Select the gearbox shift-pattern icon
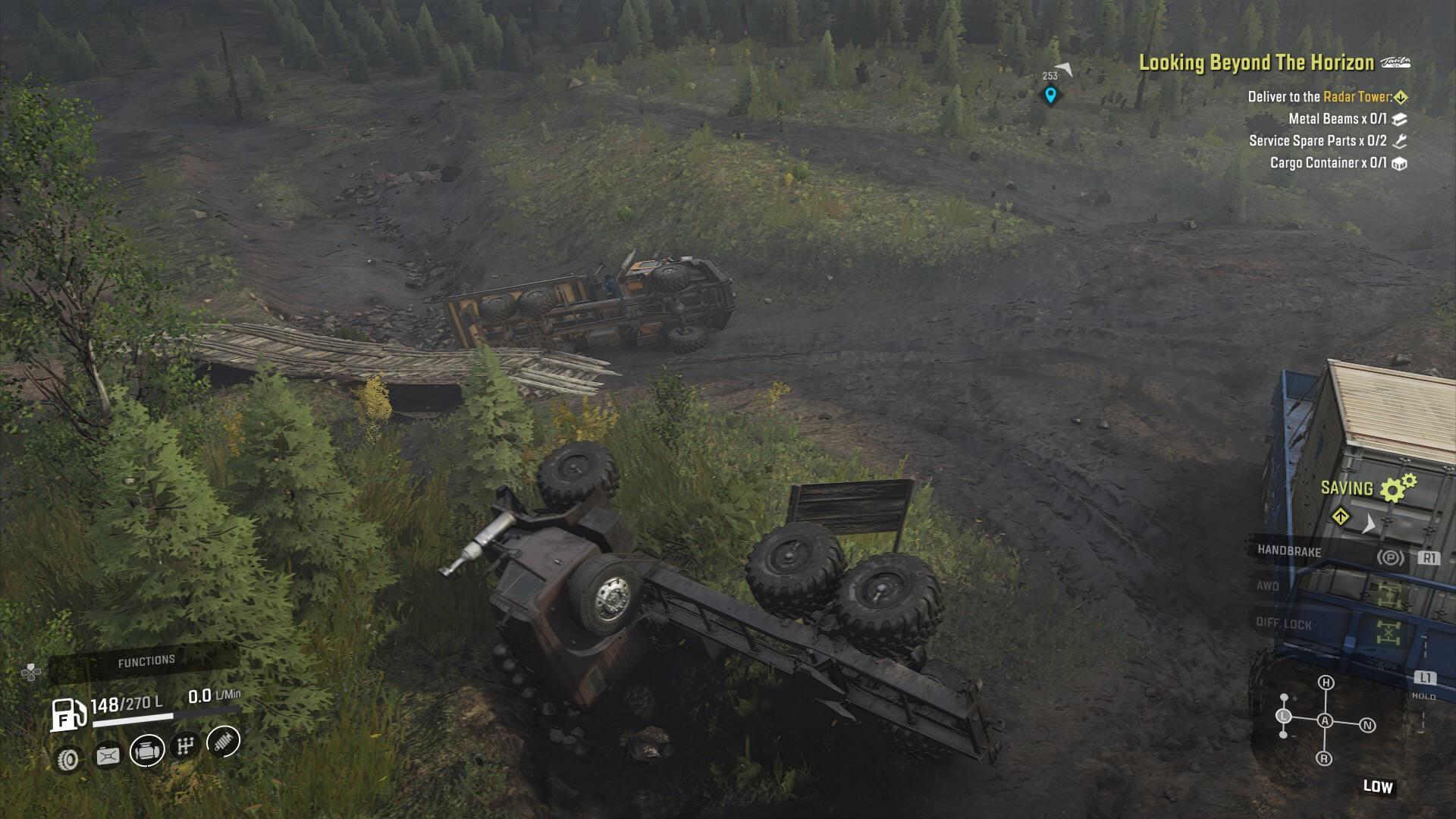The height and width of the screenshot is (819, 1456). 186,746
